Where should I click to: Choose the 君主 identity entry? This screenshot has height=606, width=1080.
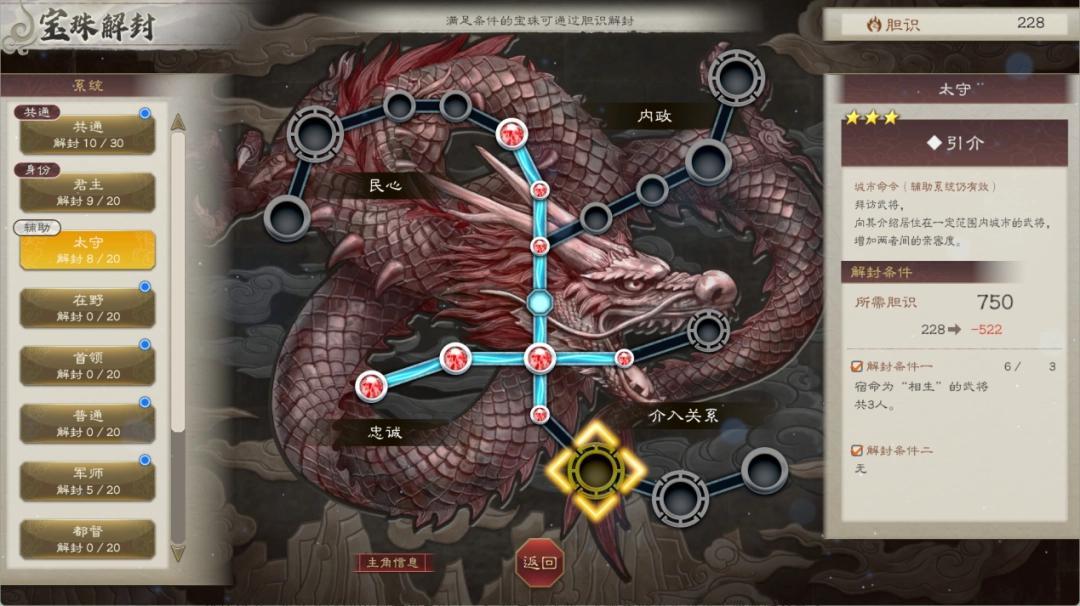[x=88, y=192]
